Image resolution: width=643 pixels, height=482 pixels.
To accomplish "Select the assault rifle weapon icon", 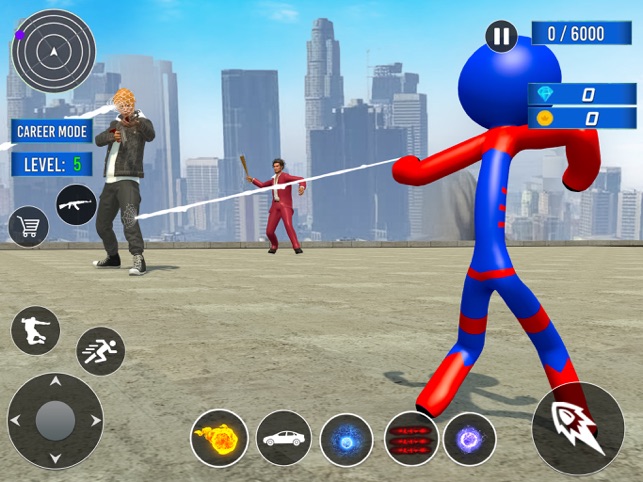I will pos(76,204).
